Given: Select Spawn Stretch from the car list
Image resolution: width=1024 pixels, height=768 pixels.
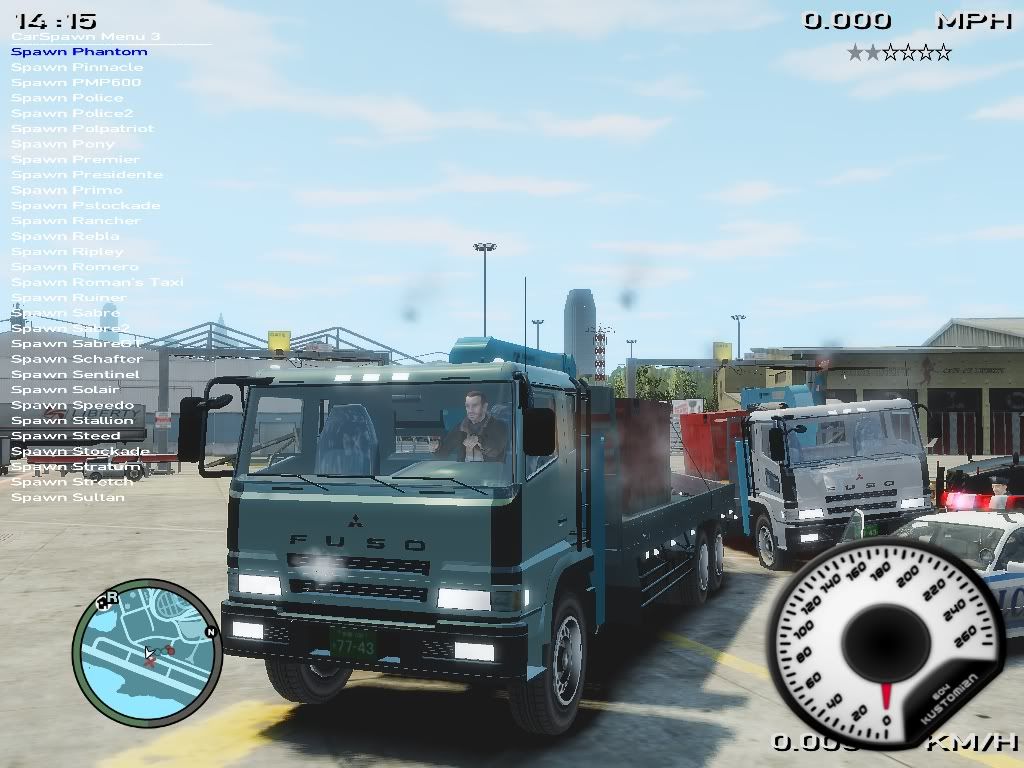Looking at the screenshot, I should [71, 482].
